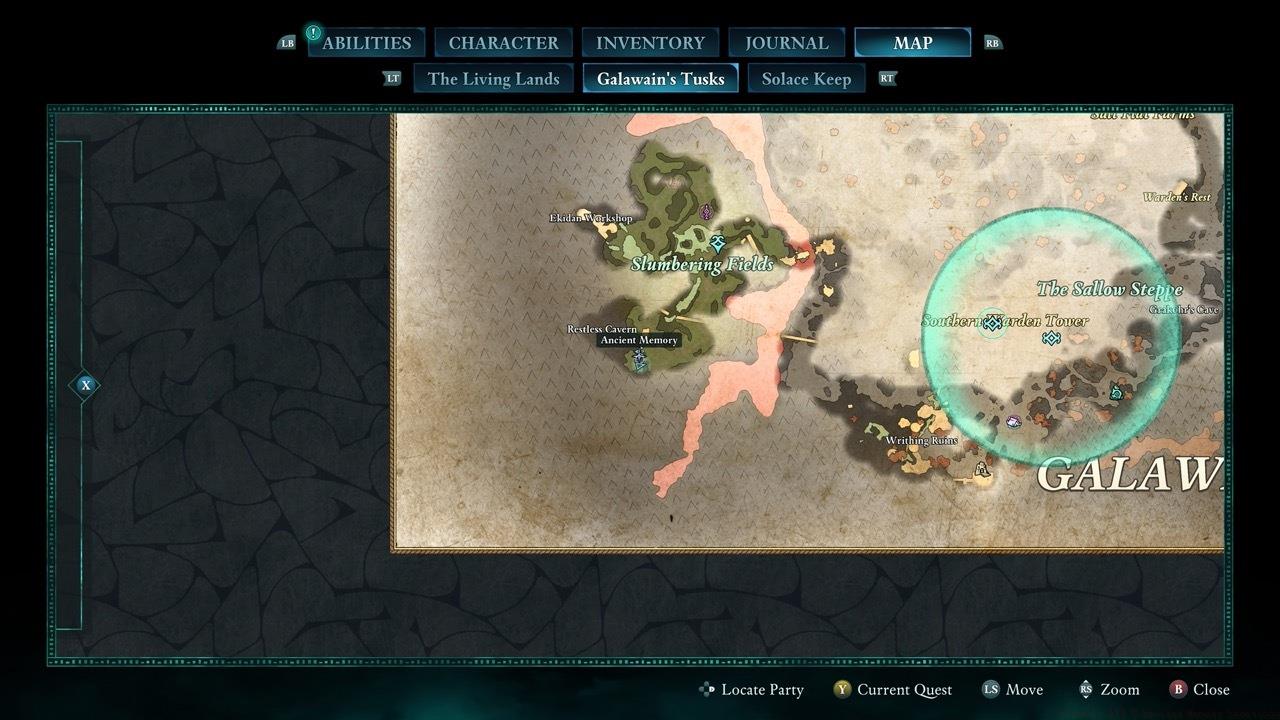Select the purple marker near Ekidan Workshop
1280x720 pixels.
pos(706,211)
